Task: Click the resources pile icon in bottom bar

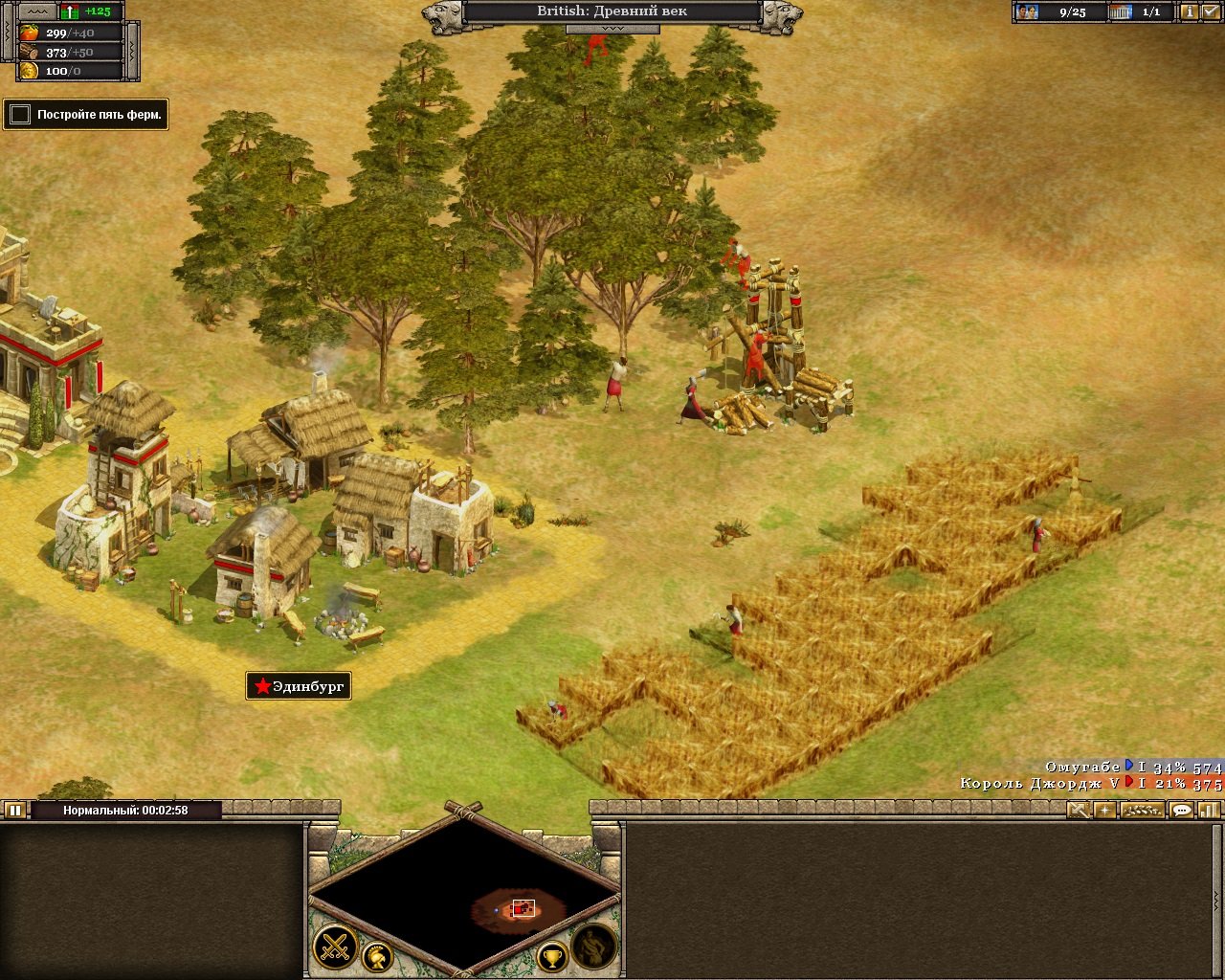Action: (x=1142, y=811)
